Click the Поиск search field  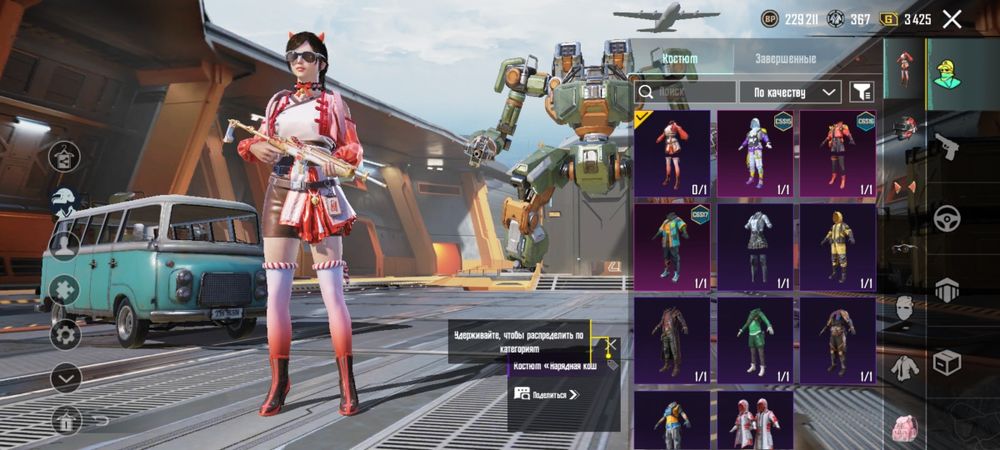(x=687, y=92)
